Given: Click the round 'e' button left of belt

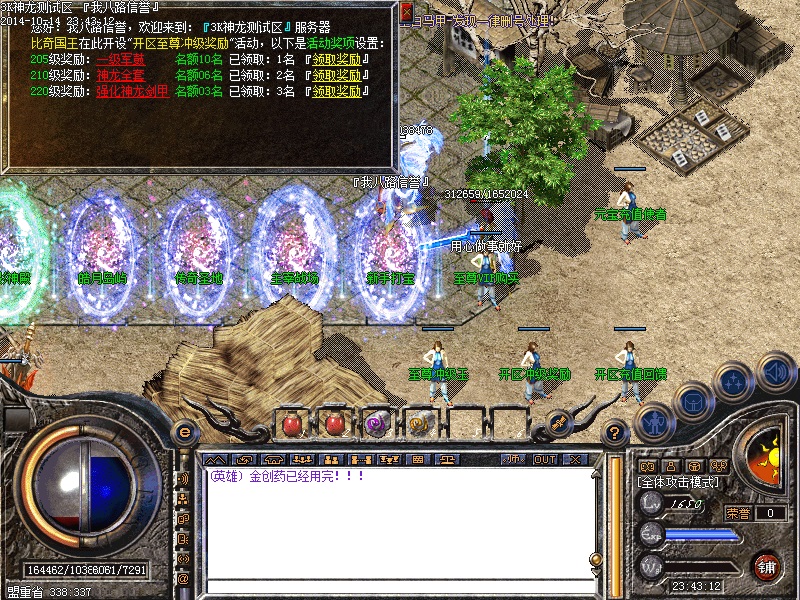Looking at the screenshot, I should tap(183, 432).
